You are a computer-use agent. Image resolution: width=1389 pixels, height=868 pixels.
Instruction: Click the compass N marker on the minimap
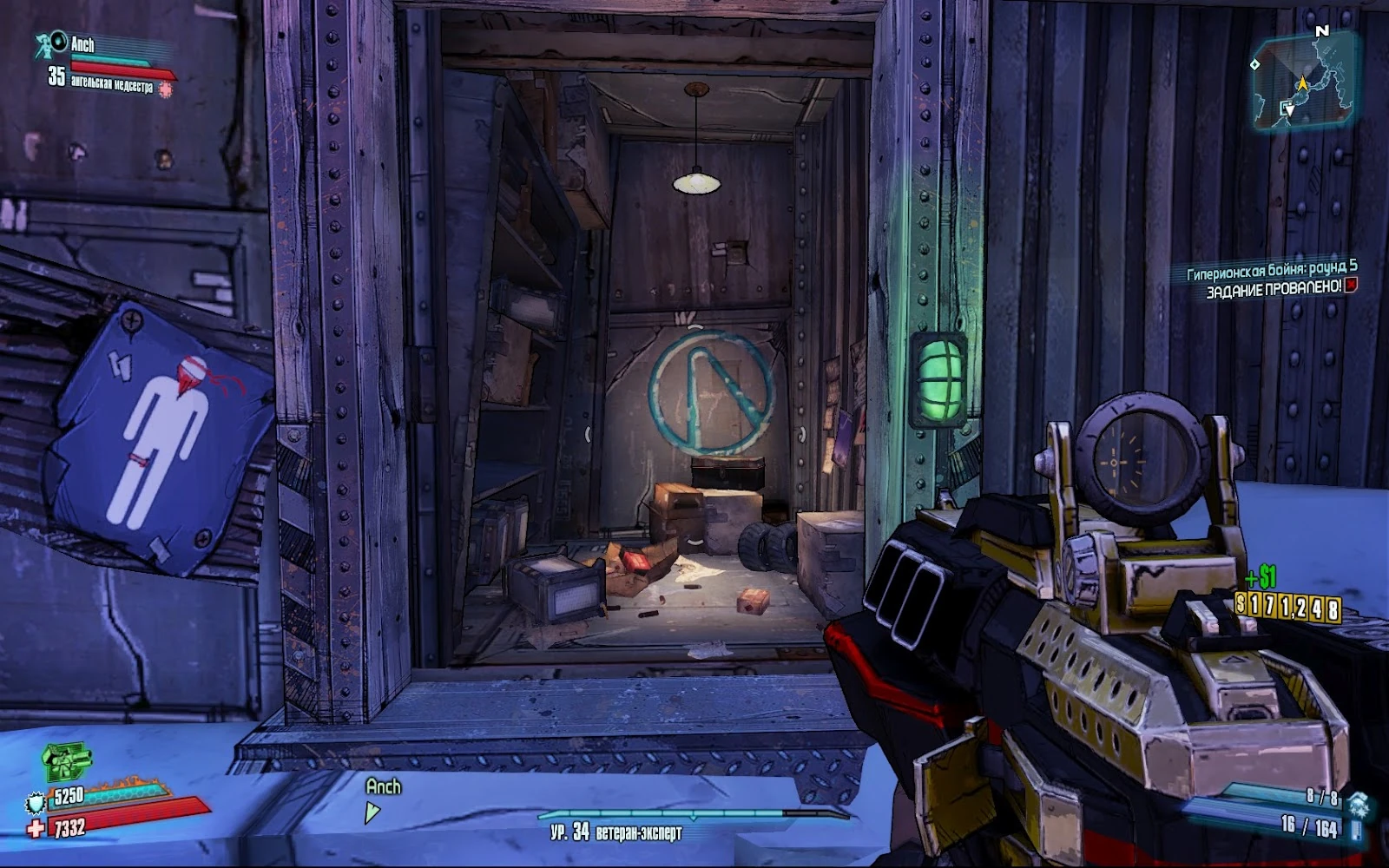click(1324, 30)
